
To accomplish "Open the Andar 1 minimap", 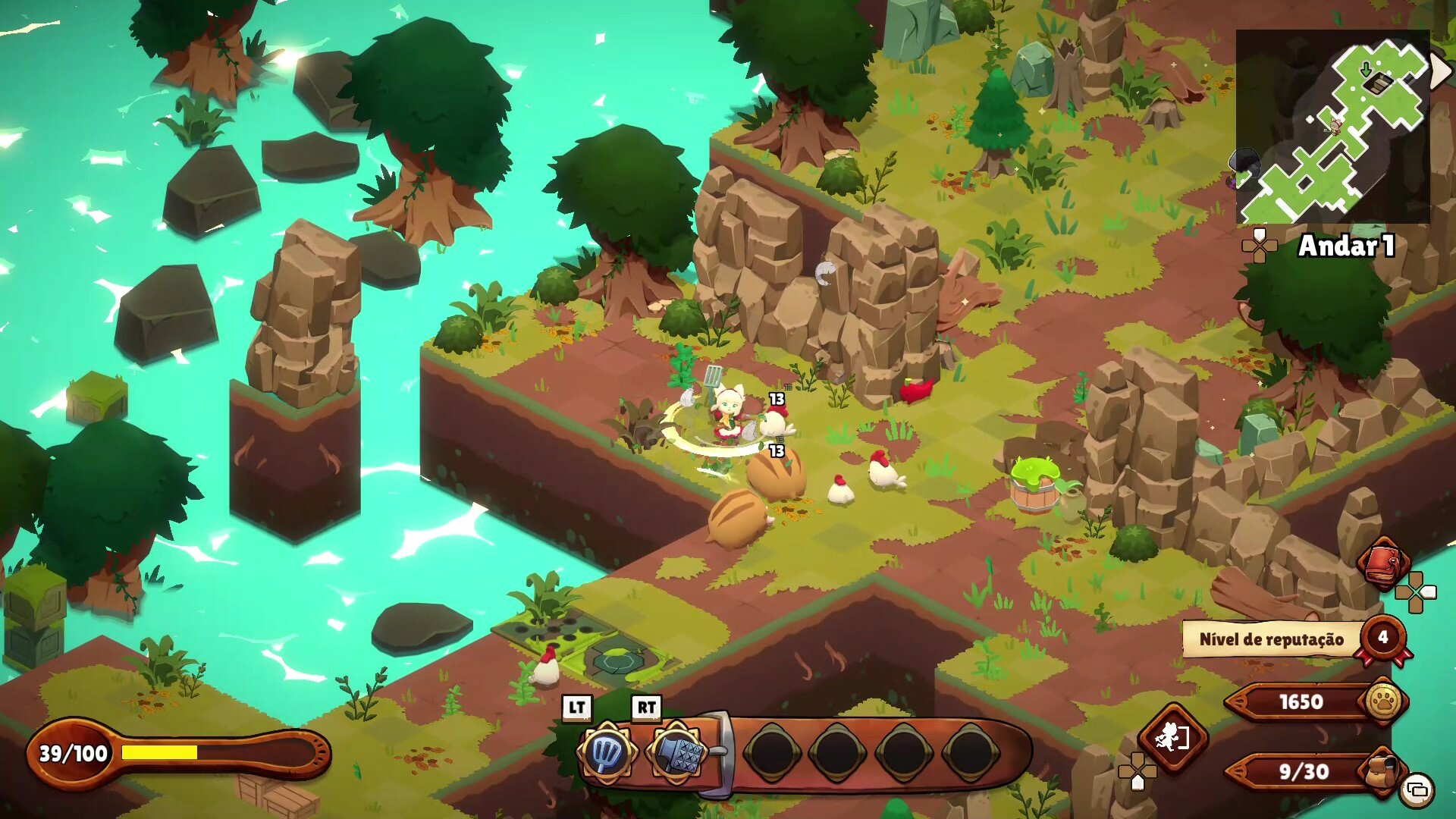I will tap(1332, 127).
